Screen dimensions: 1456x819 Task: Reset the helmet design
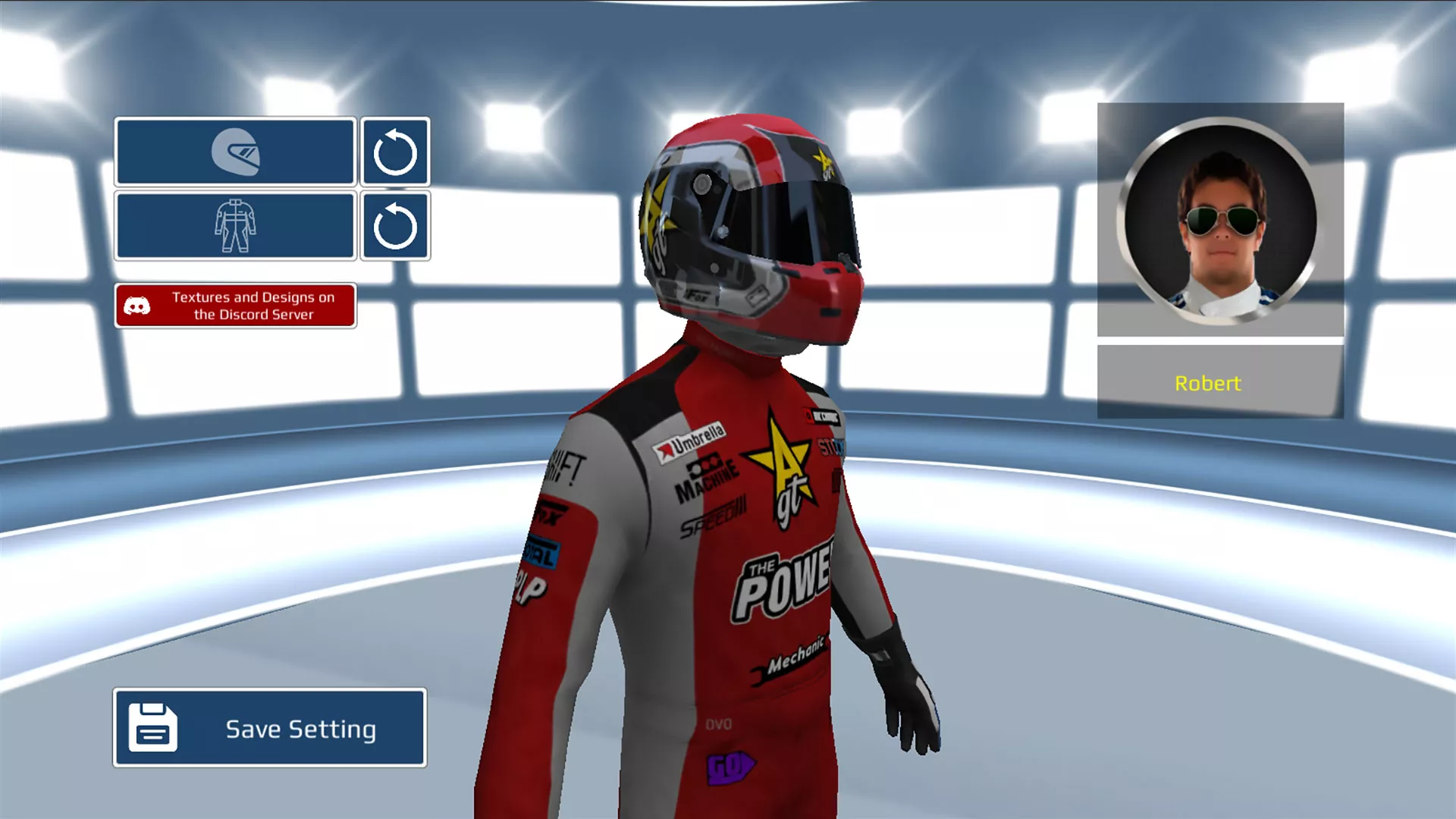click(x=395, y=152)
